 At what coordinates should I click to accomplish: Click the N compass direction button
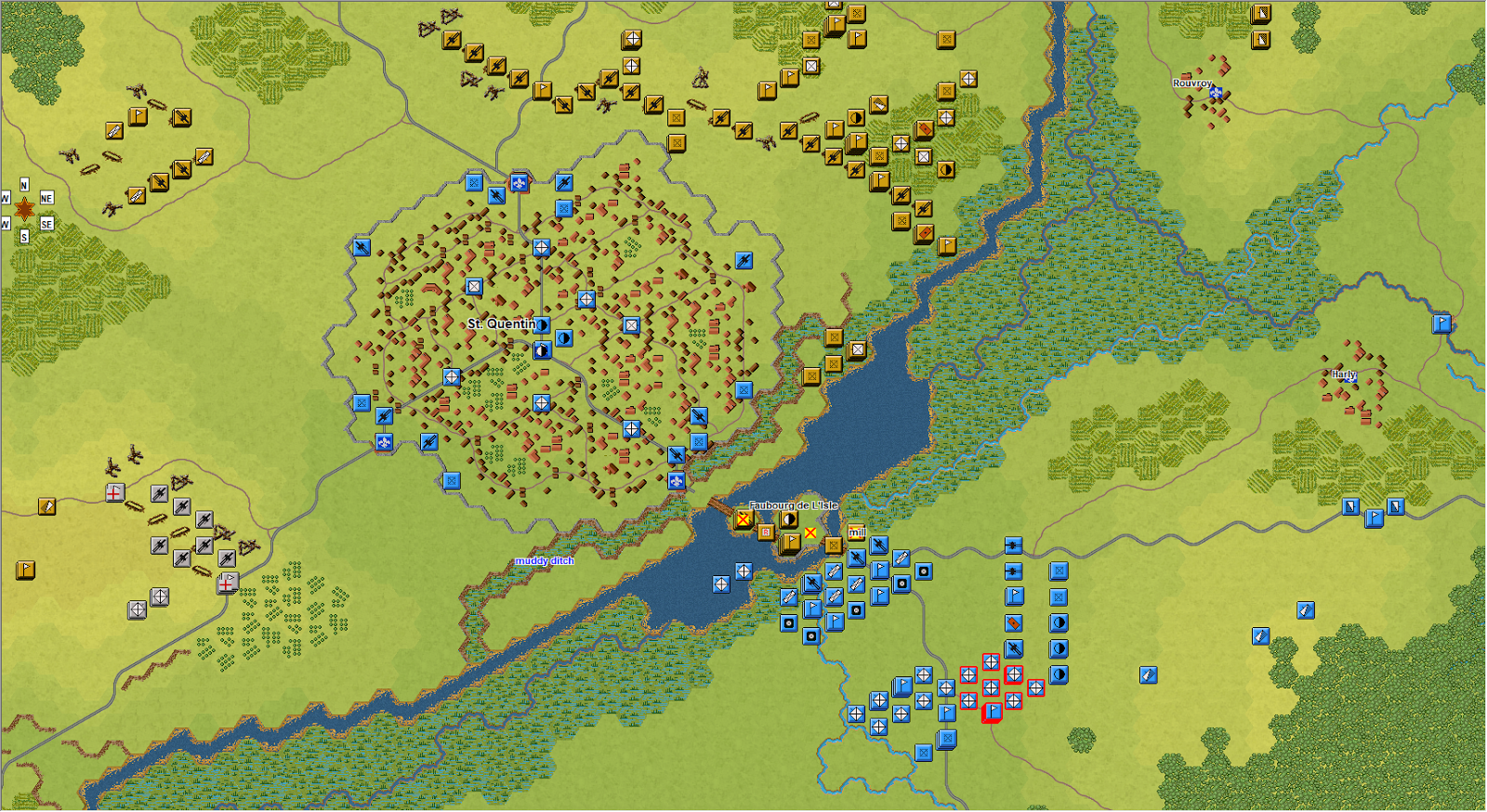point(24,184)
